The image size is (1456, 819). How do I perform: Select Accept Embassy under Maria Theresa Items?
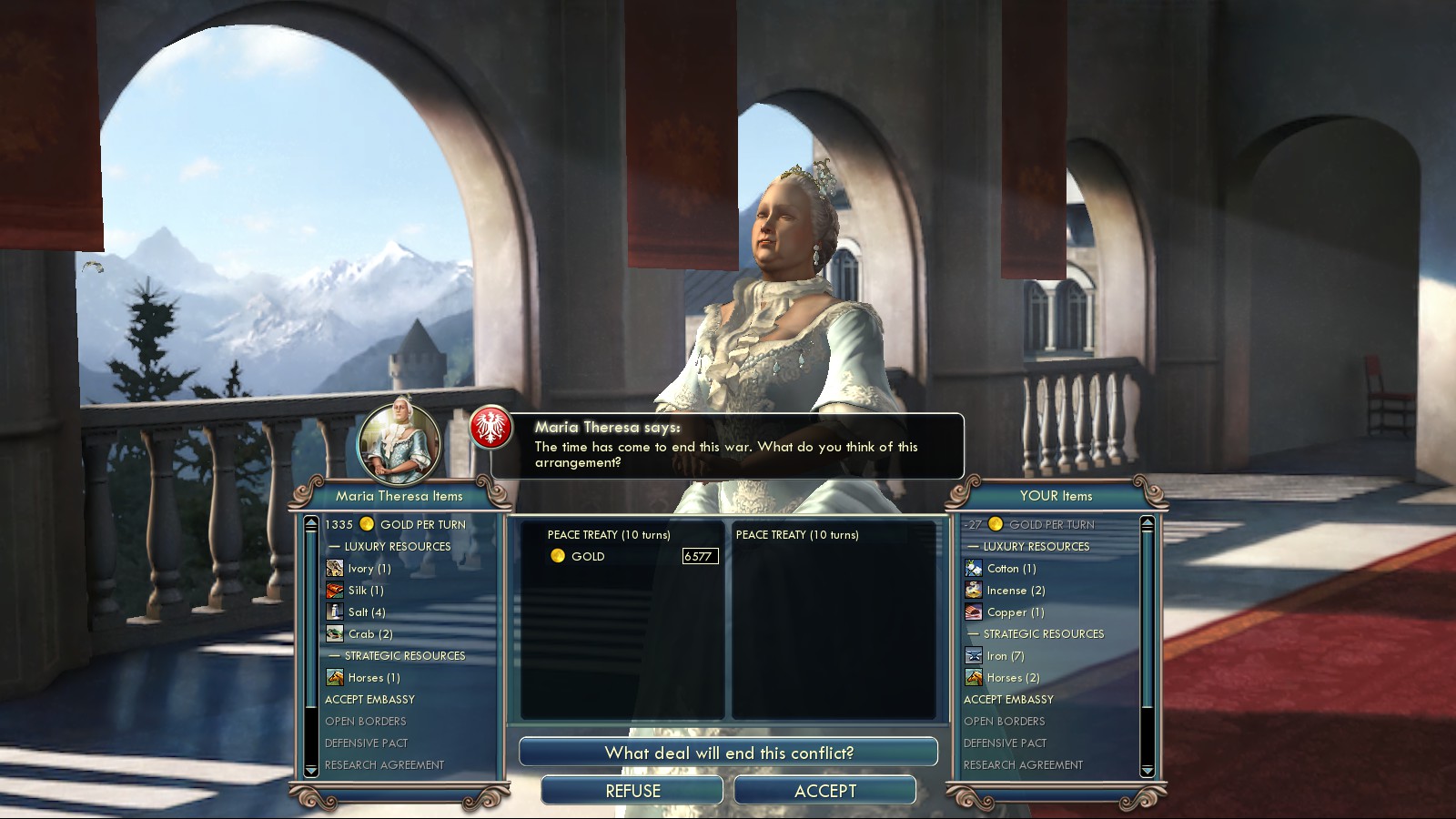[369, 700]
